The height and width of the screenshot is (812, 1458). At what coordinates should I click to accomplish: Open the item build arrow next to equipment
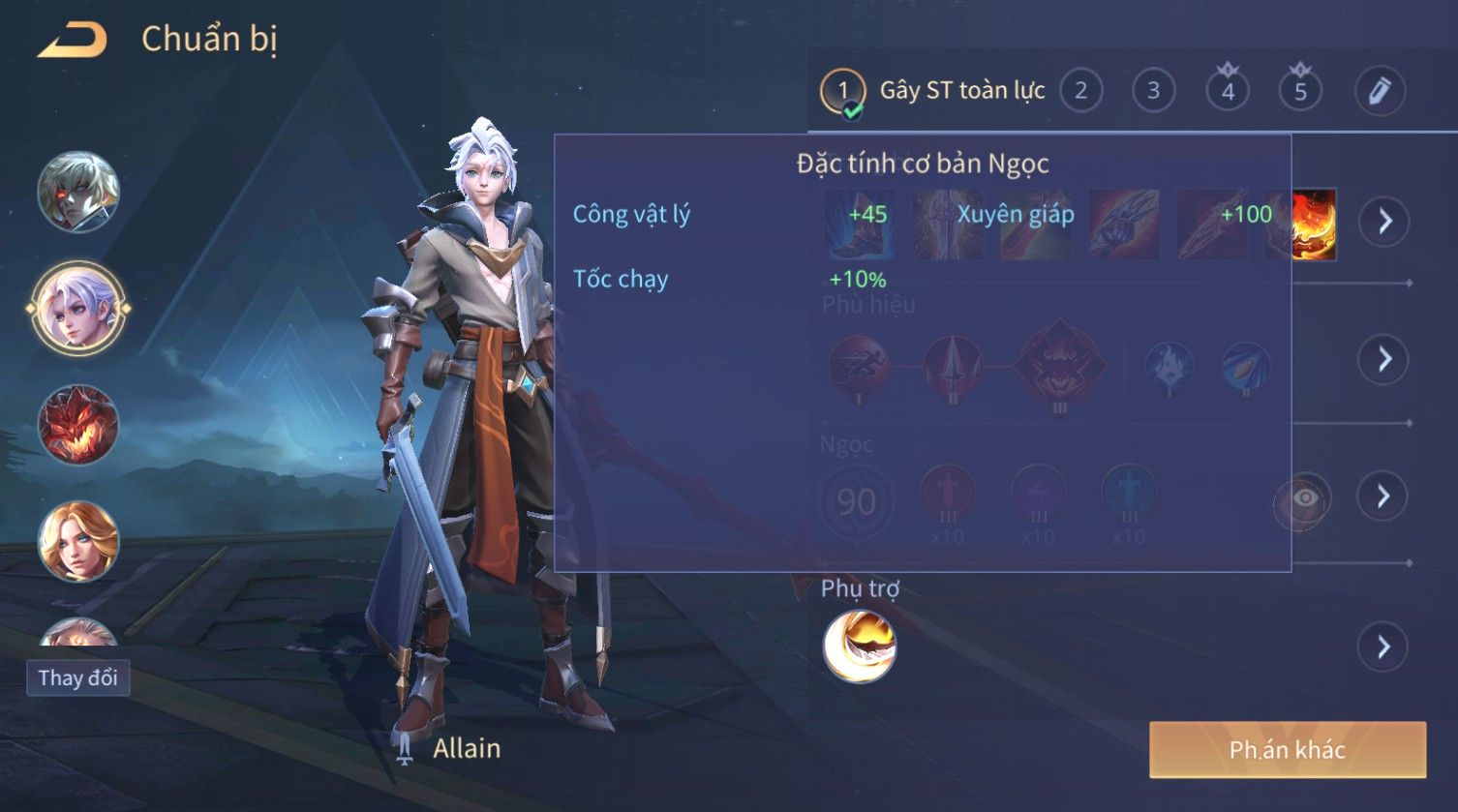click(x=1383, y=222)
